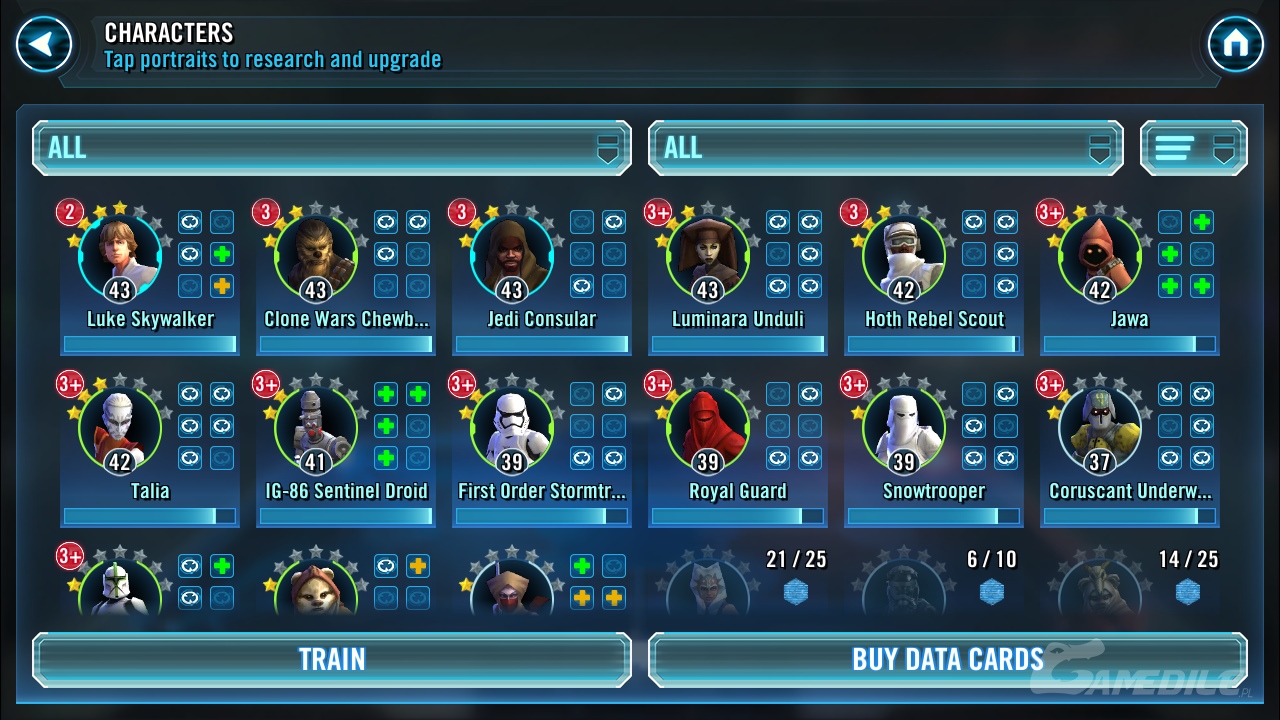Open the First Order Stormtrooper card
This screenshot has height=720, width=1280.
512,429
